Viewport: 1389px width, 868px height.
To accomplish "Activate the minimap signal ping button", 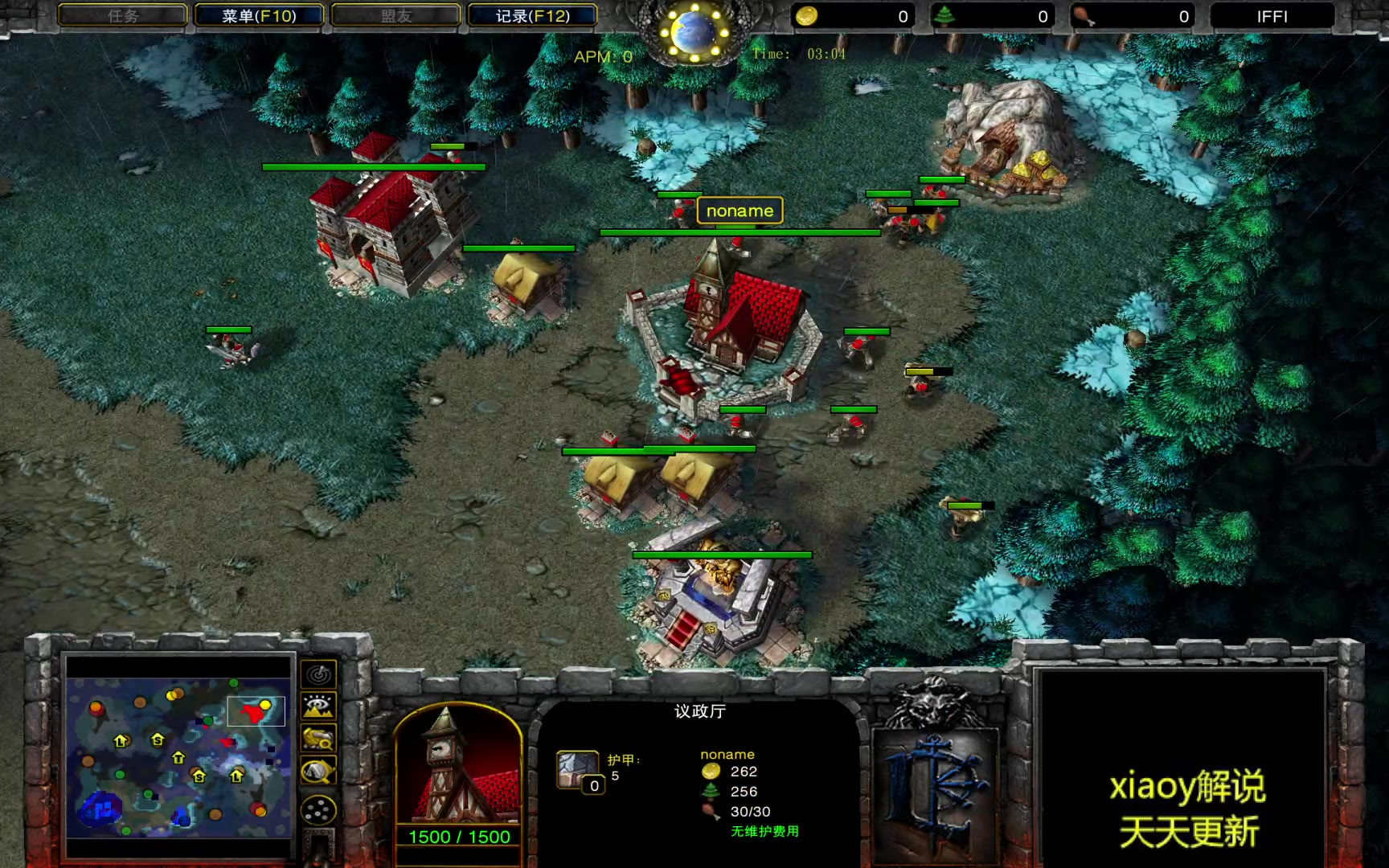I will click(318, 674).
